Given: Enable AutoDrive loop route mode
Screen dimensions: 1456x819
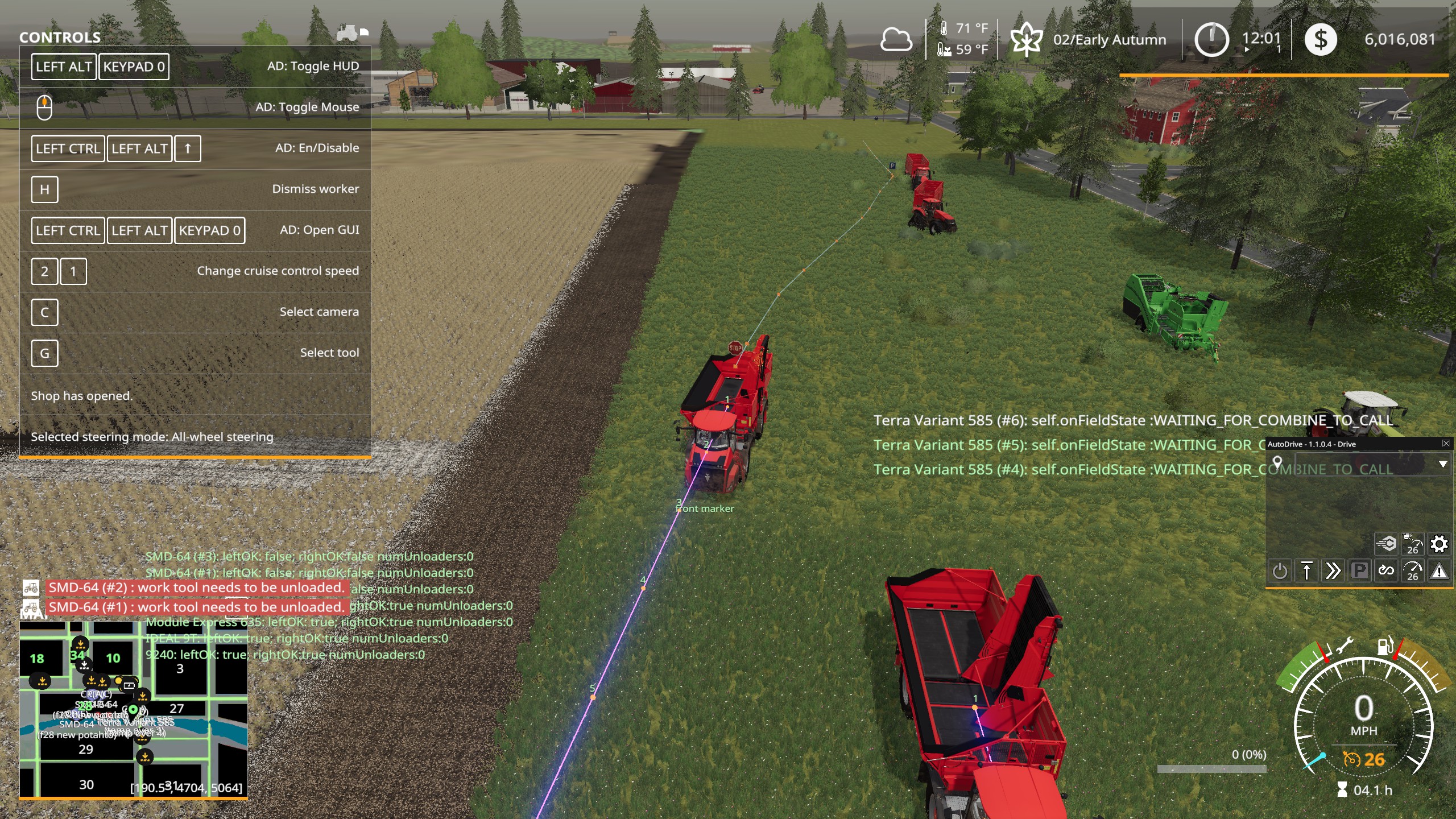Looking at the screenshot, I should [x=1386, y=570].
